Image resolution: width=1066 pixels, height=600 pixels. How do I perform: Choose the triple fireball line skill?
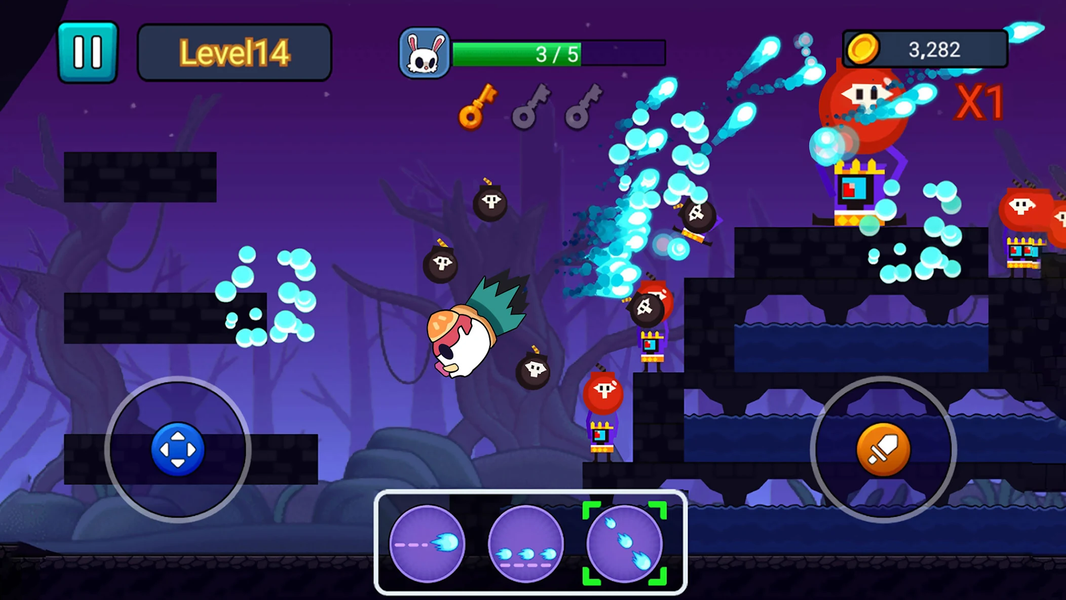(526, 544)
